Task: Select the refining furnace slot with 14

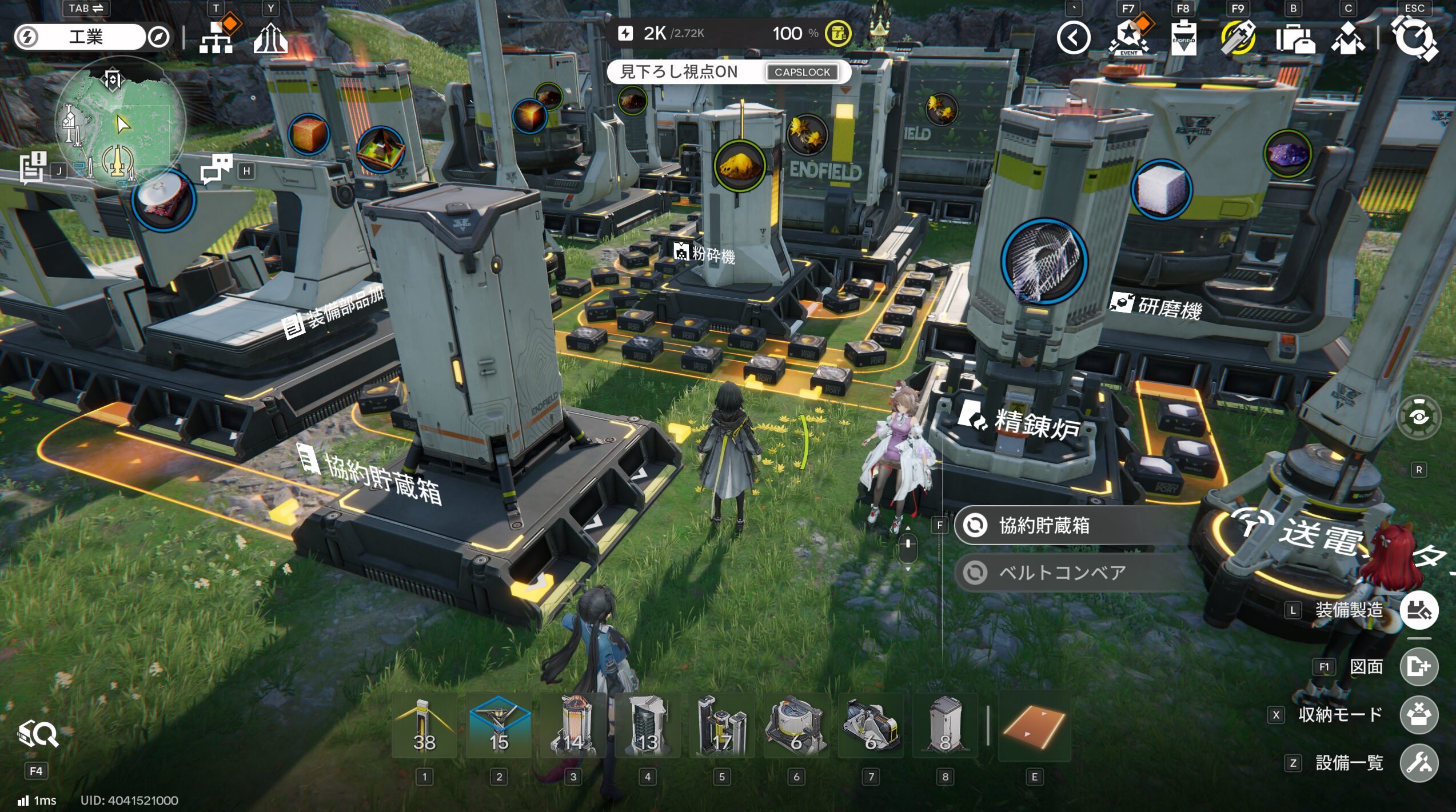Action: pyautogui.click(x=573, y=726)
